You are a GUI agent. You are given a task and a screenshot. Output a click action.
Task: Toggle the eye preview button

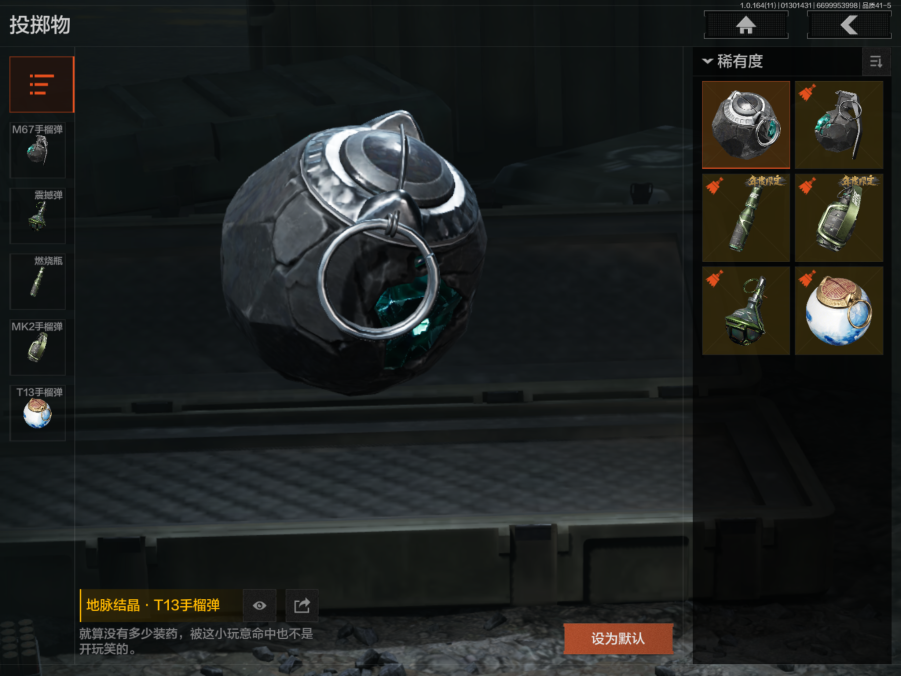[x=260, y=605]
